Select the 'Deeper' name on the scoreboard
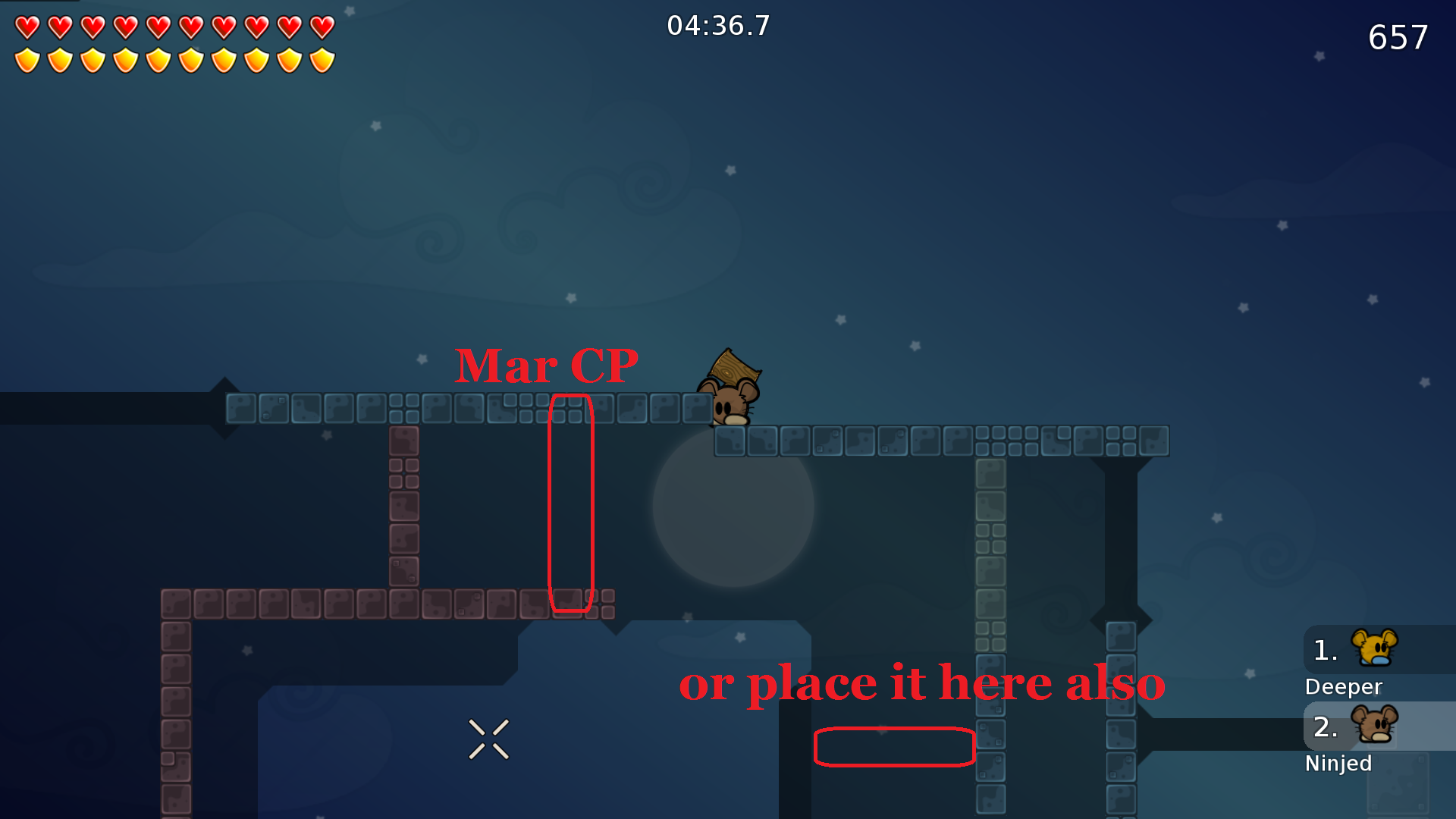The height and width of the screenshot is (819, 1456). 1343,687
